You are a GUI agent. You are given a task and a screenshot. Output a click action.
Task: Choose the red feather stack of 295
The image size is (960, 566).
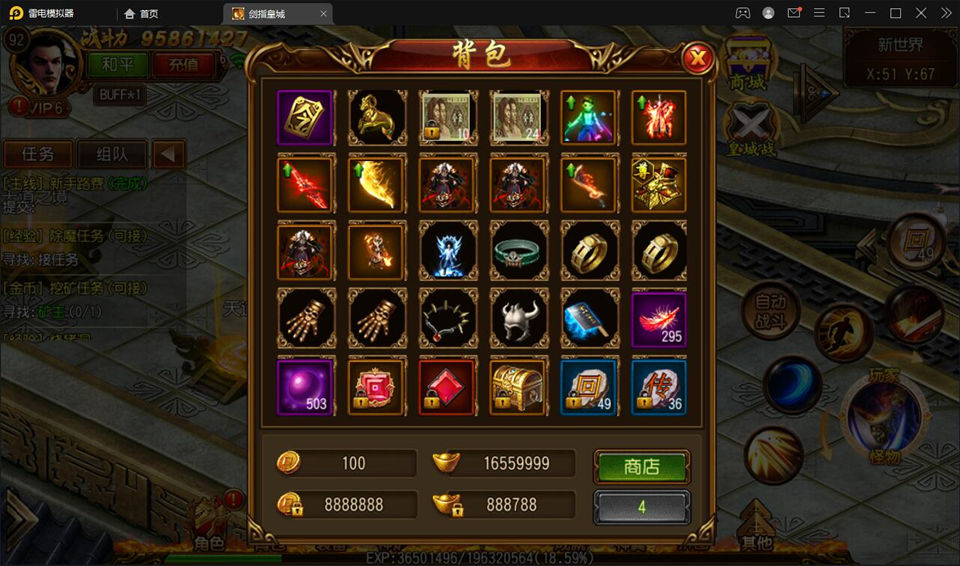pyautogui.click(x=658, y=318)
